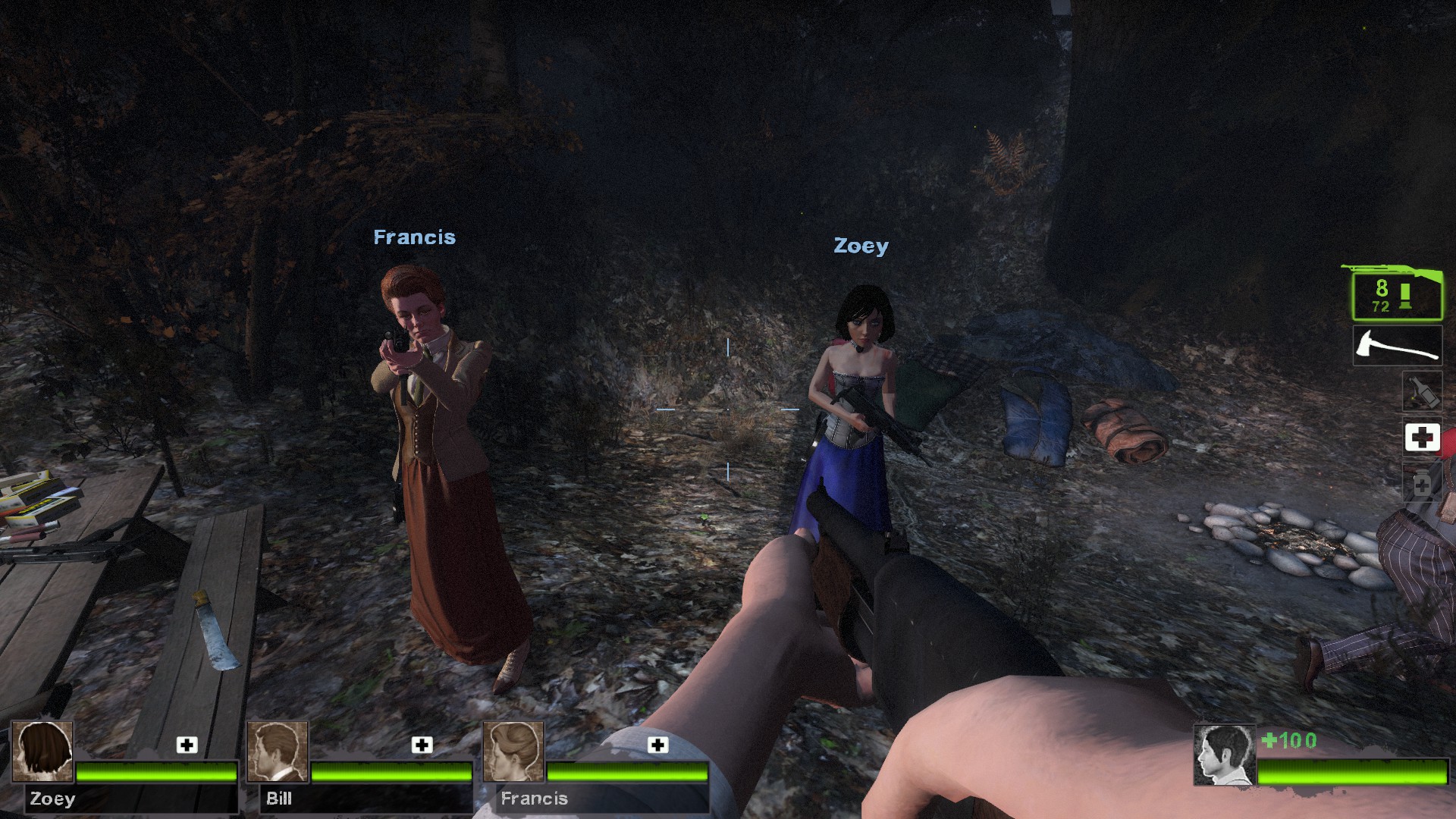
Task: Switch to the fire axe melee slot
Action: coord(1397,346)
